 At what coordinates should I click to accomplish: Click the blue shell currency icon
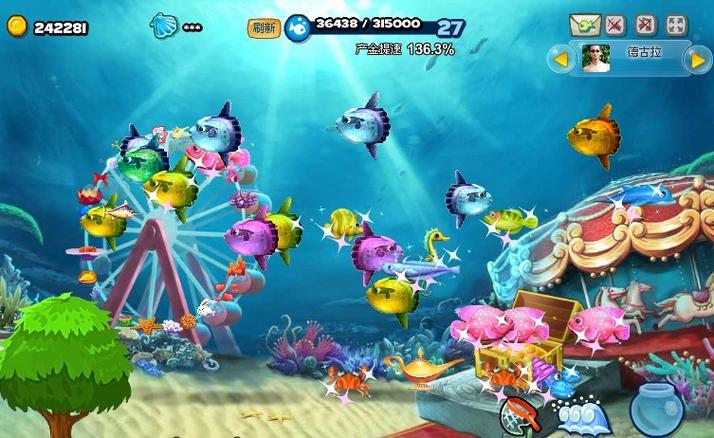tap(163, 26)
